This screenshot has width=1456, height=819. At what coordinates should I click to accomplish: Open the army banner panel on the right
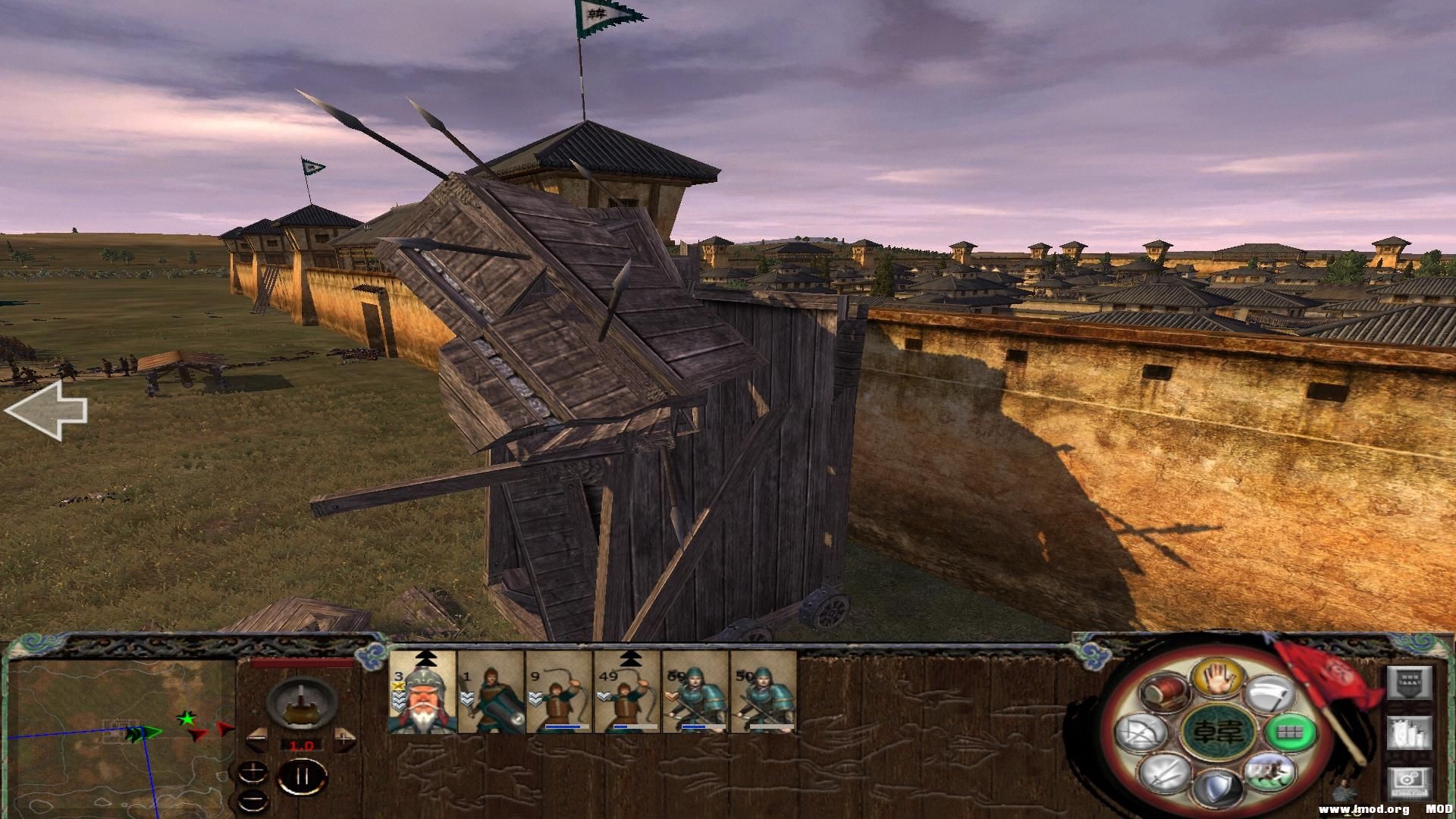pyautogui.click(x=1410, y=682)
